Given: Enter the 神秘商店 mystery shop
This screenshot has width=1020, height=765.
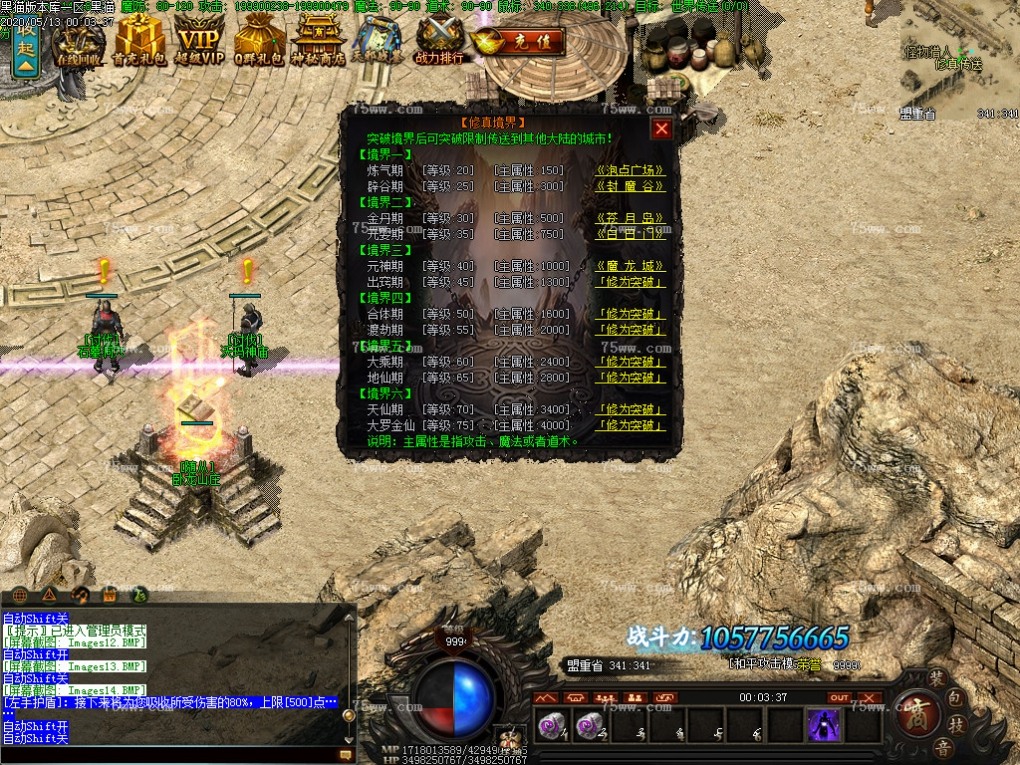Looking at the screenshot, I should coord(320,43).
